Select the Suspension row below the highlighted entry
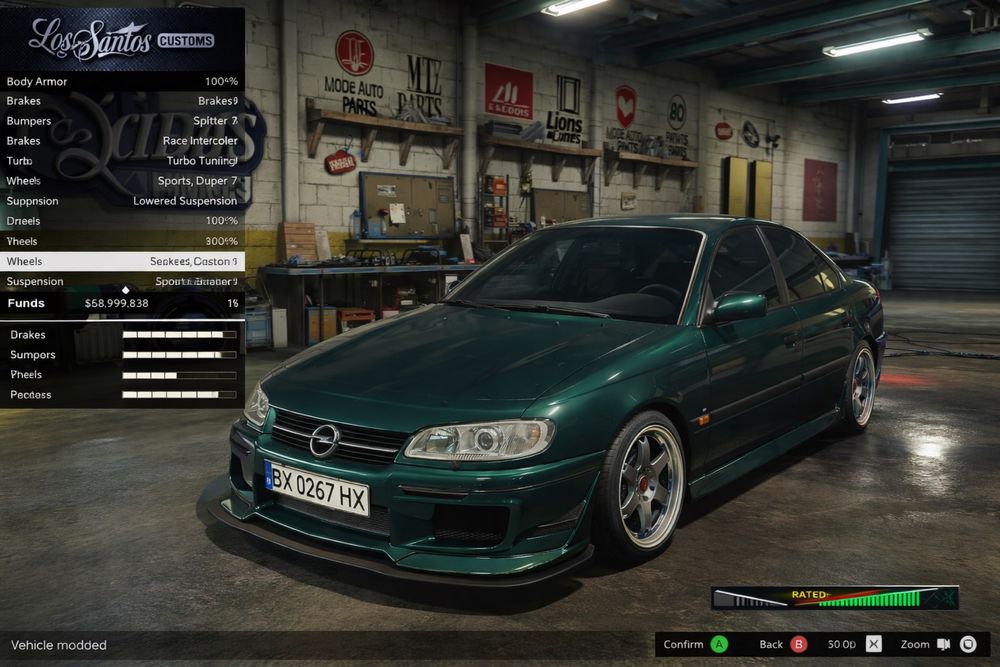Screen dimensions: 1000x667 [122, 281]
